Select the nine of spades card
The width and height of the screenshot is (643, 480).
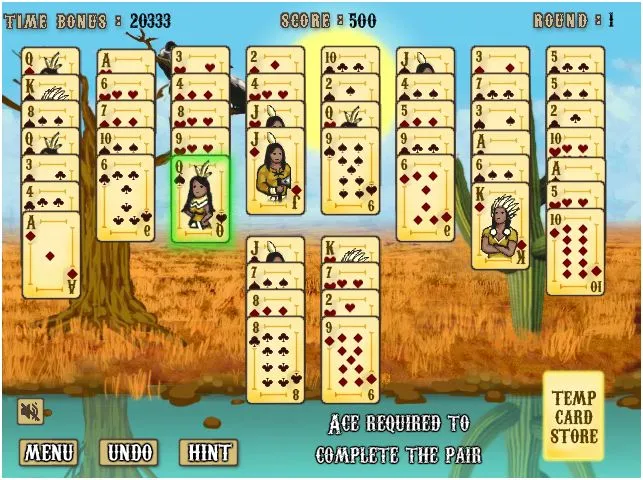click(350, 169)
